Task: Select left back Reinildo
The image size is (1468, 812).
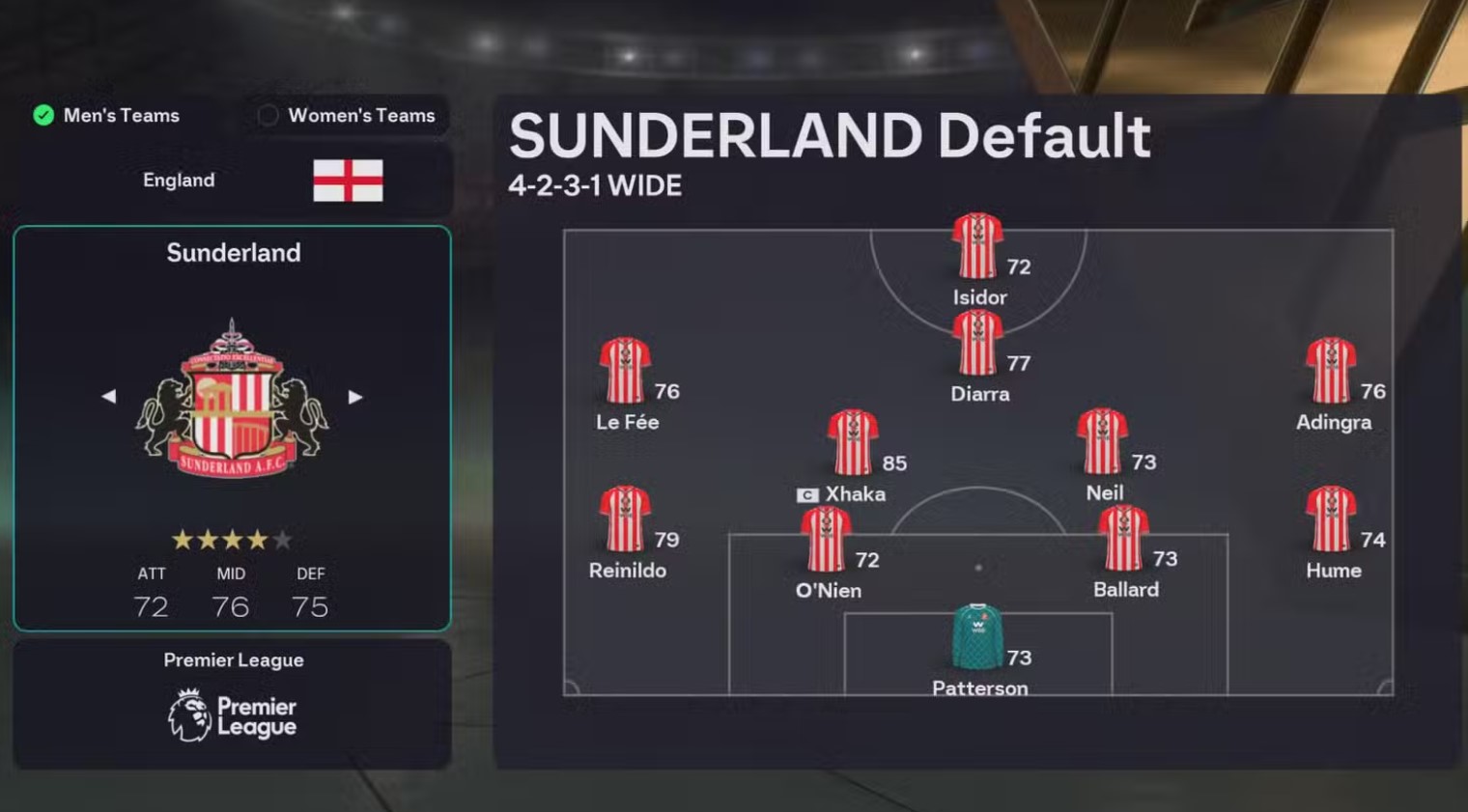Action: (625, 519)
